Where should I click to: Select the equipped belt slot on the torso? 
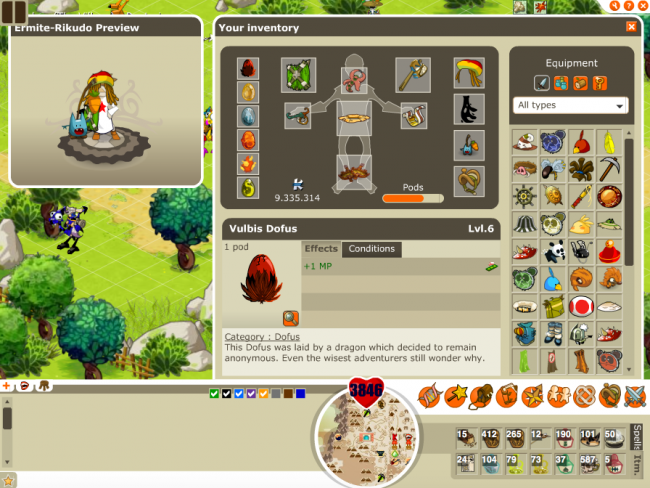(354, 118)
